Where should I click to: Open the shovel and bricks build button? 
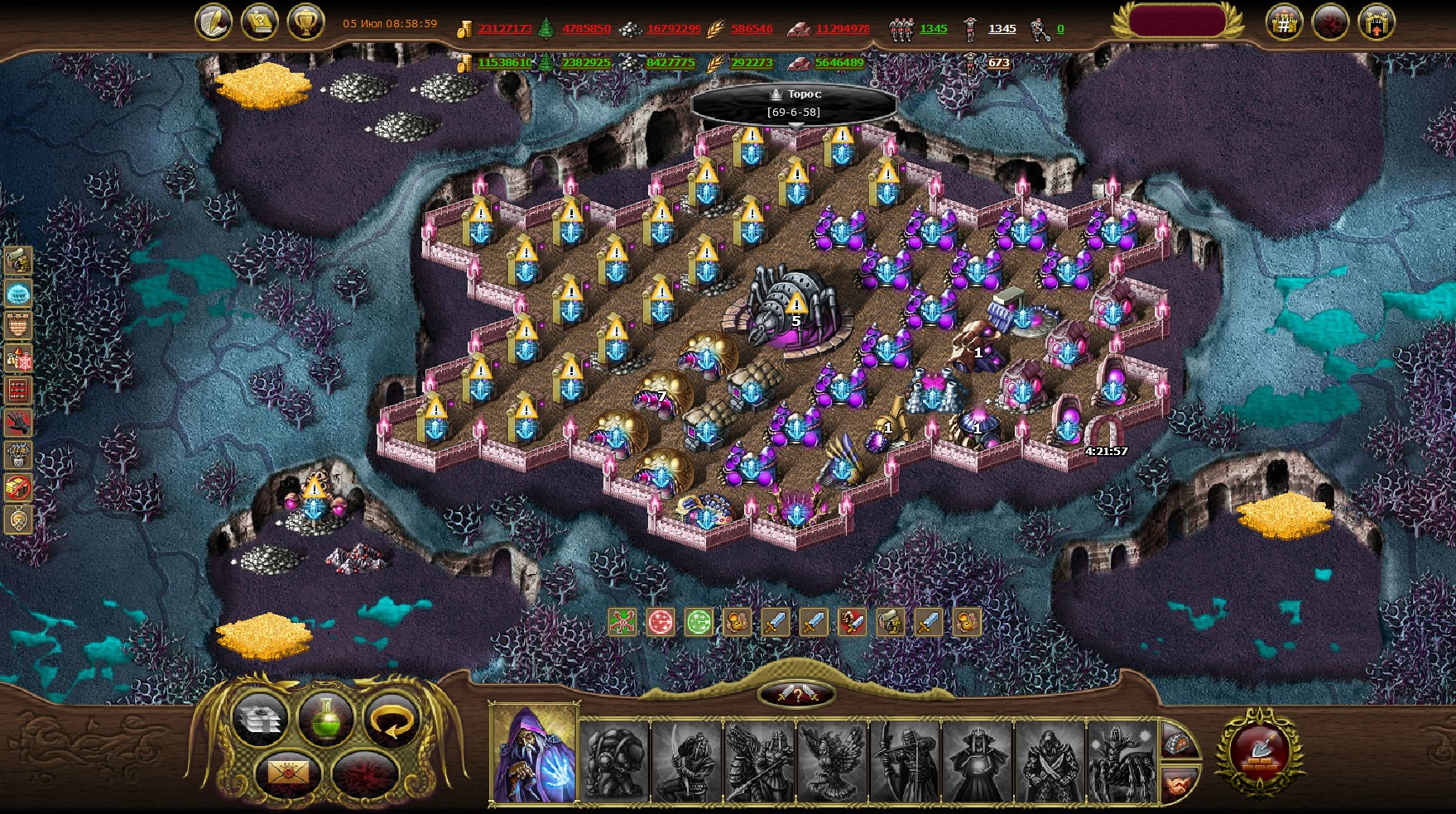[1259, 751]
